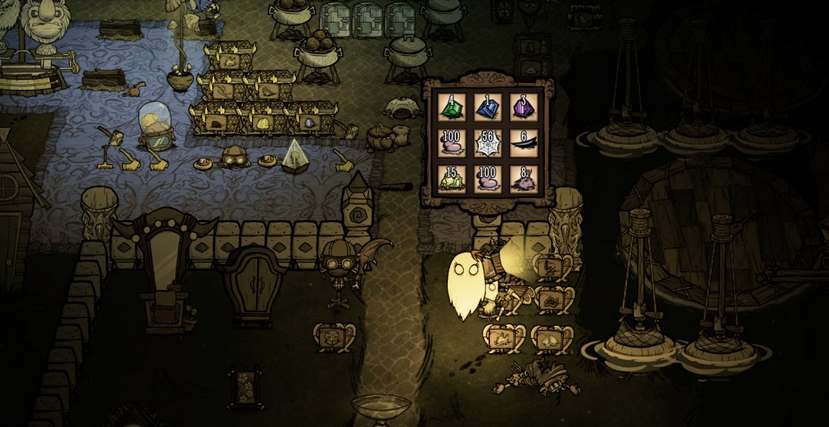
Task: Pick the single blue gem slot
Action: [489, 105]
